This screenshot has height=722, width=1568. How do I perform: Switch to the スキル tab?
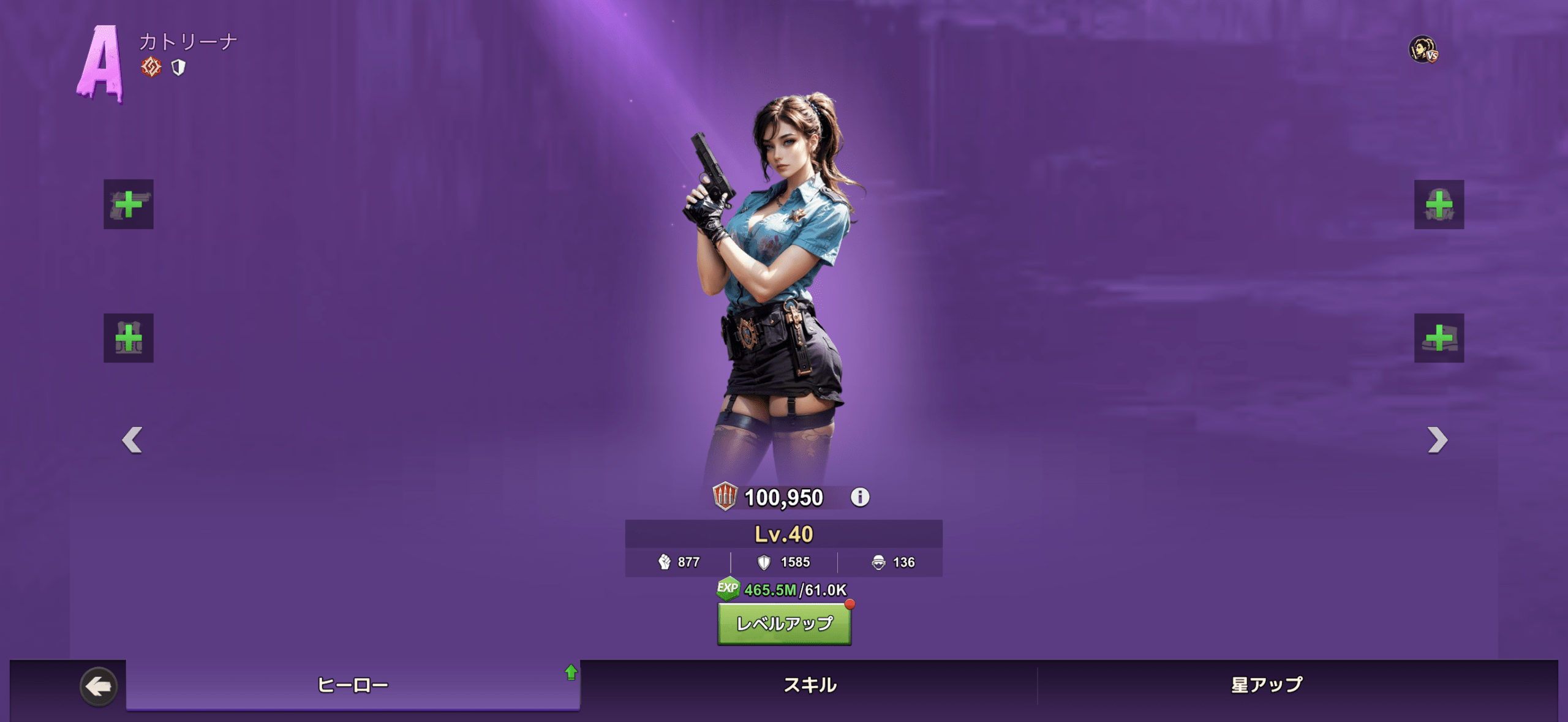tap(809, 685)
